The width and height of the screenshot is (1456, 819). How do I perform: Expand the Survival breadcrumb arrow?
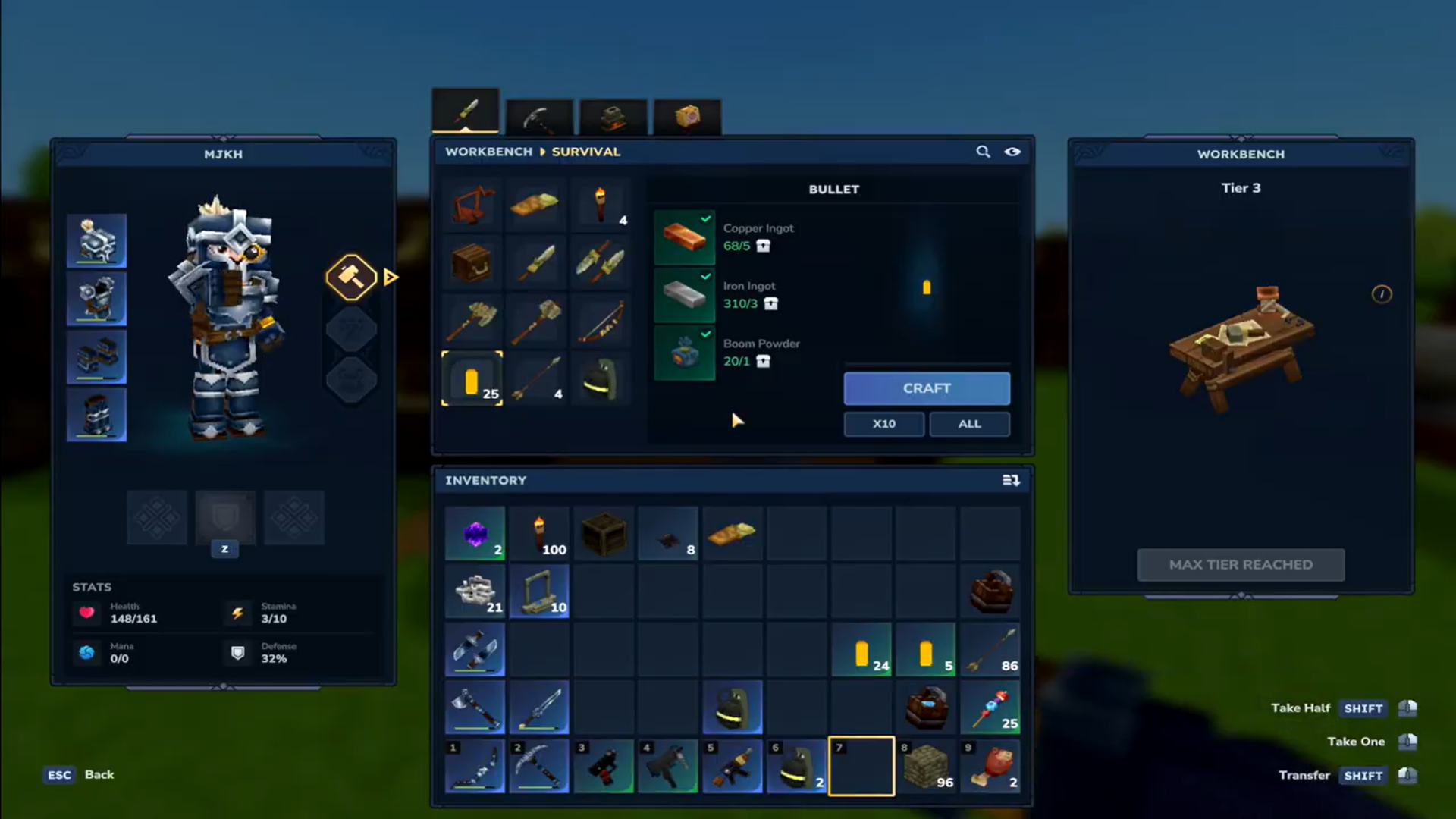point(543,152)
